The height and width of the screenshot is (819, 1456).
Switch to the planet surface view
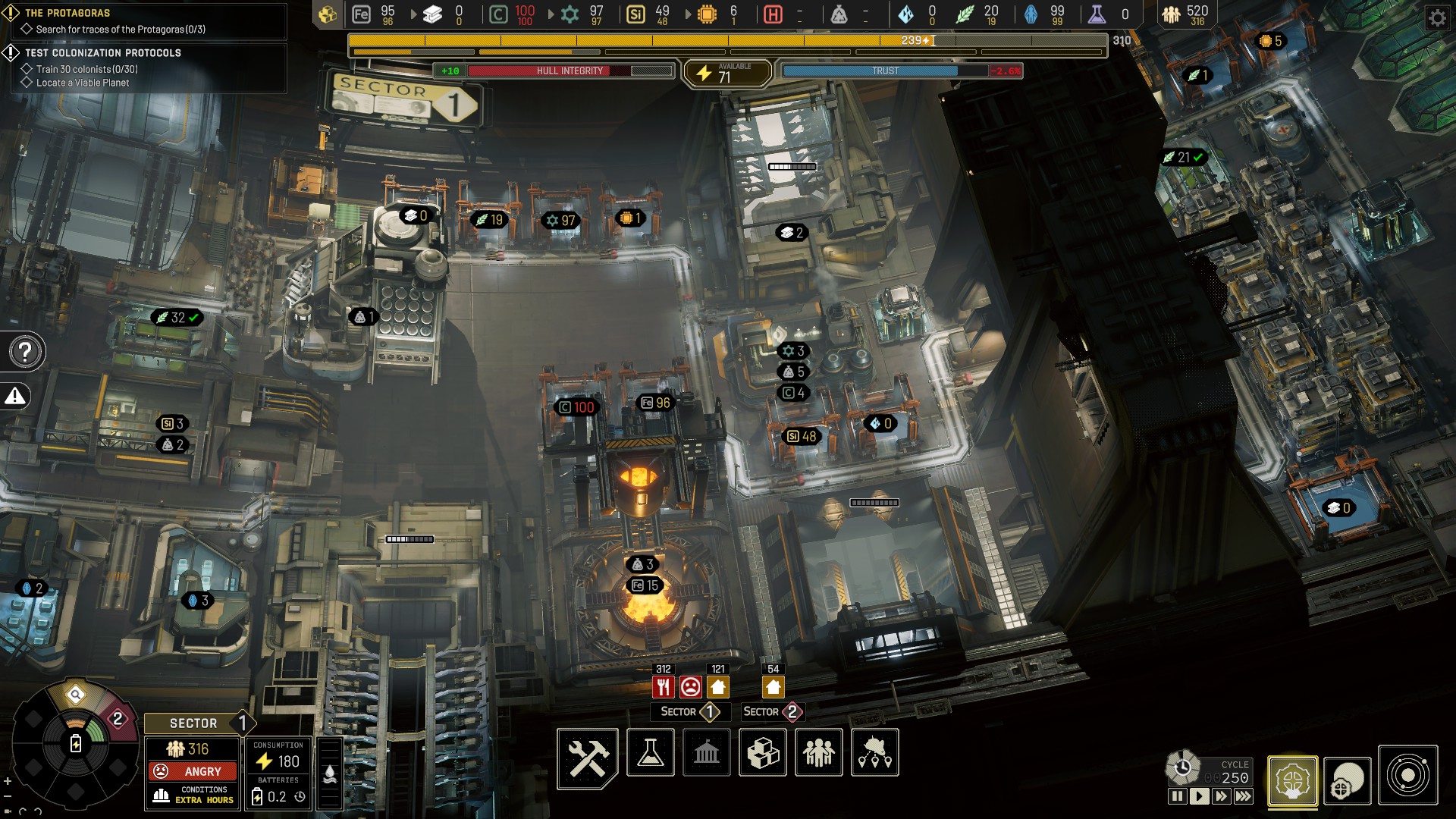(x=1348, y=781)
